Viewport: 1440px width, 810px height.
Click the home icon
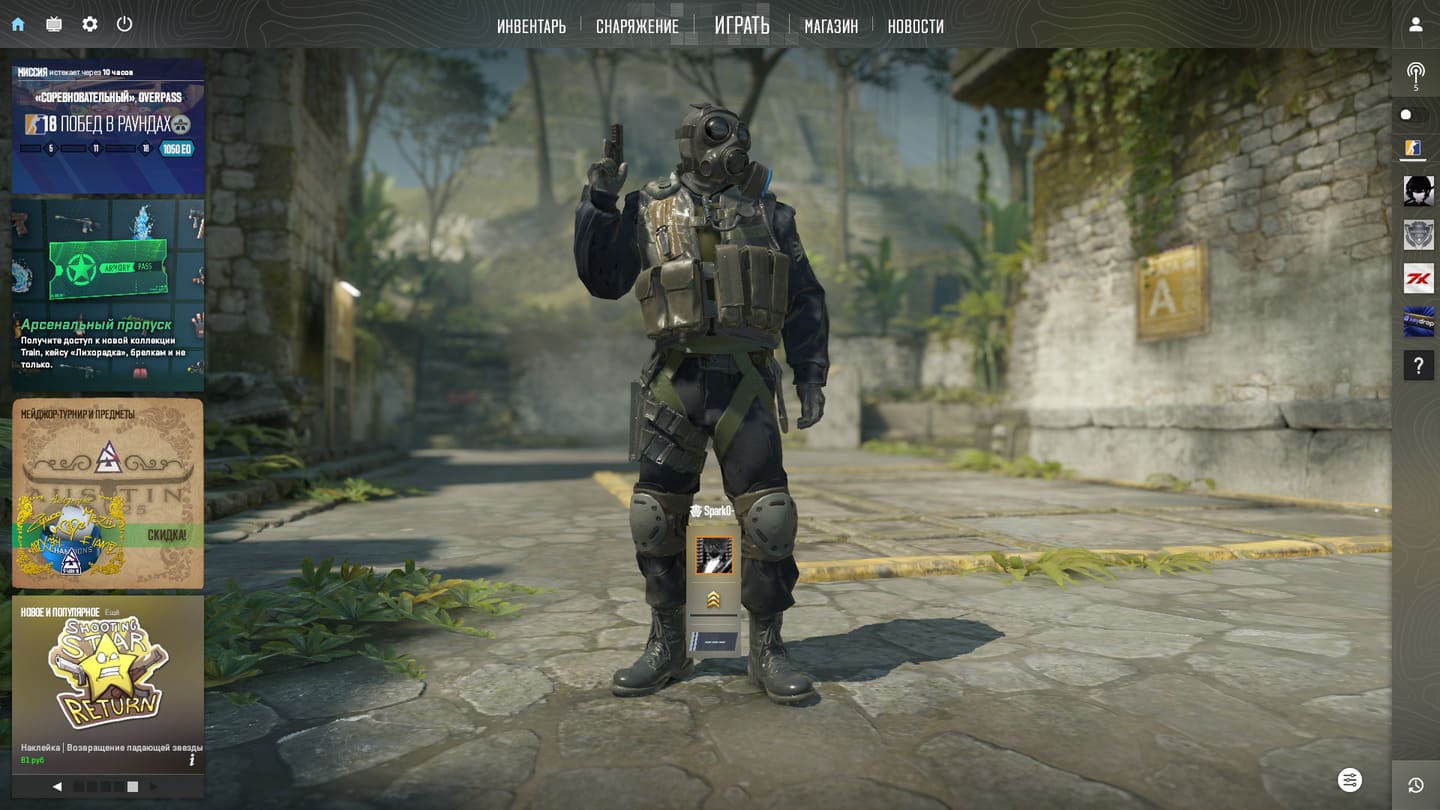click(18, 24)
